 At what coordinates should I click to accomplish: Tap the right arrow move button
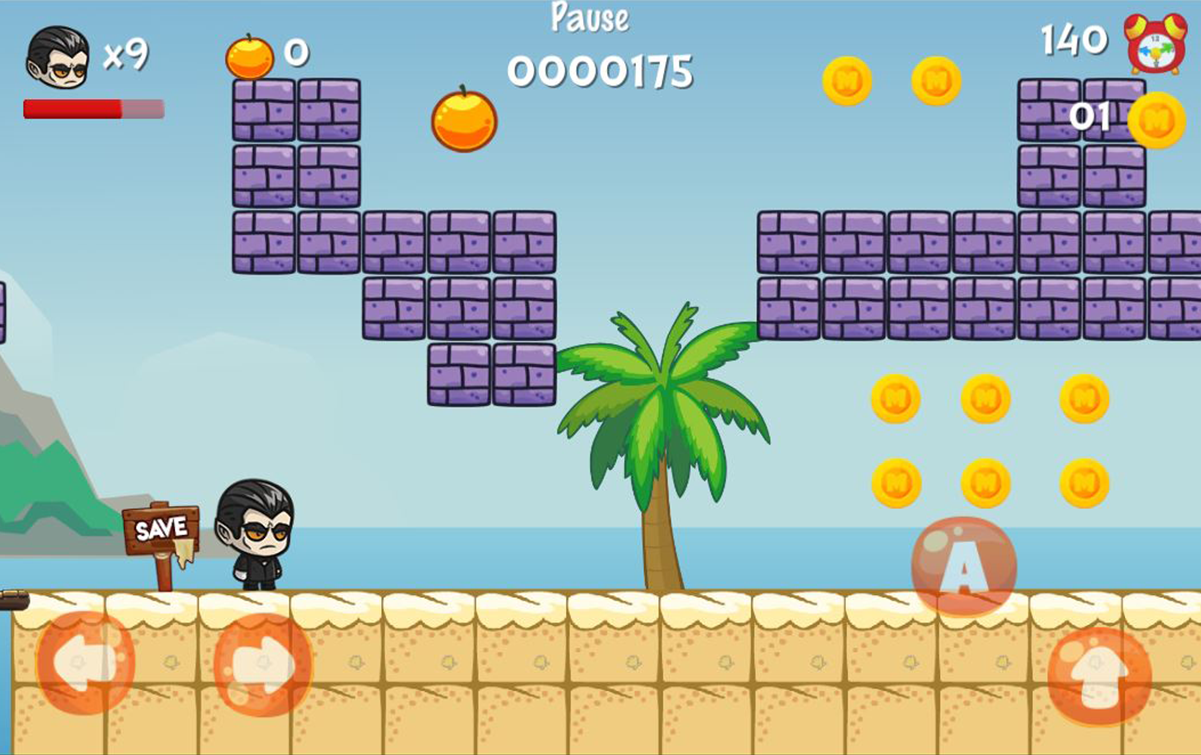(x=262, y=664)
